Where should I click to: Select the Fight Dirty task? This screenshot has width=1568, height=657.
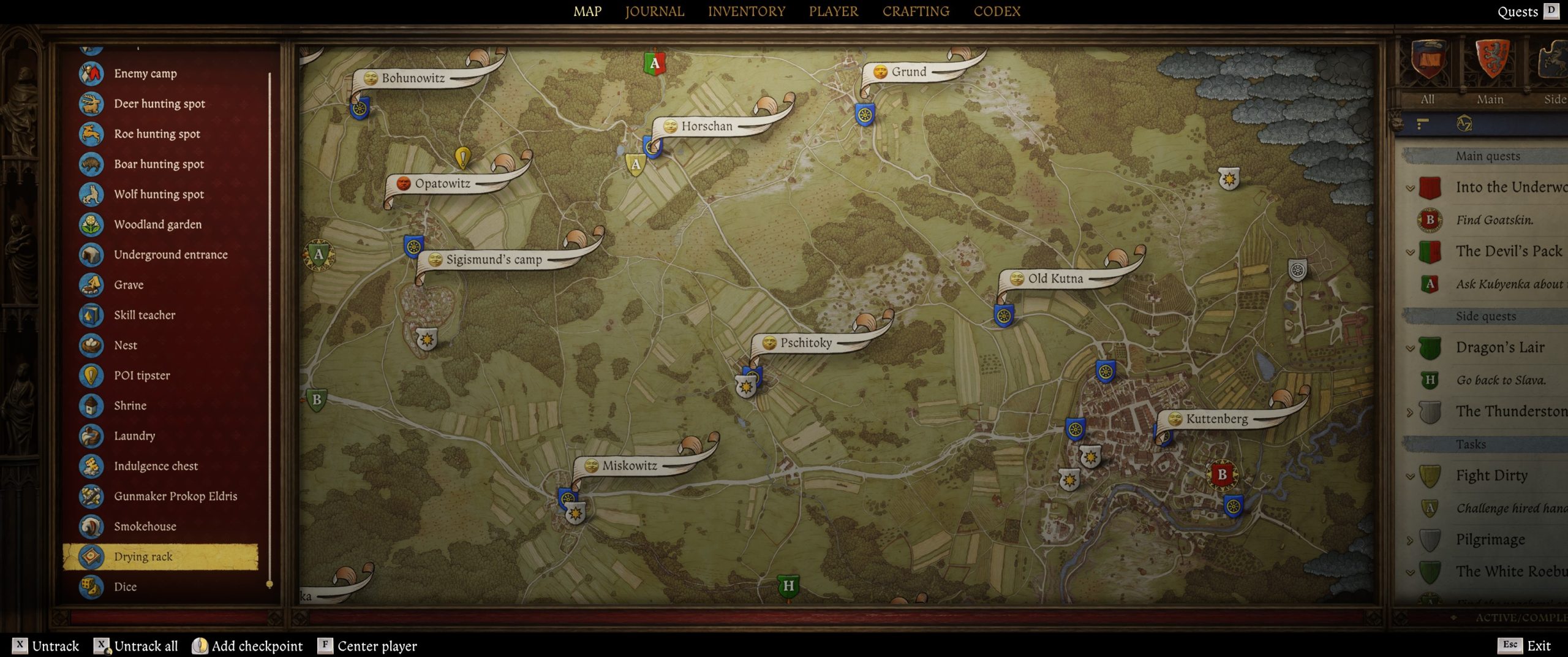point(1491,476)
